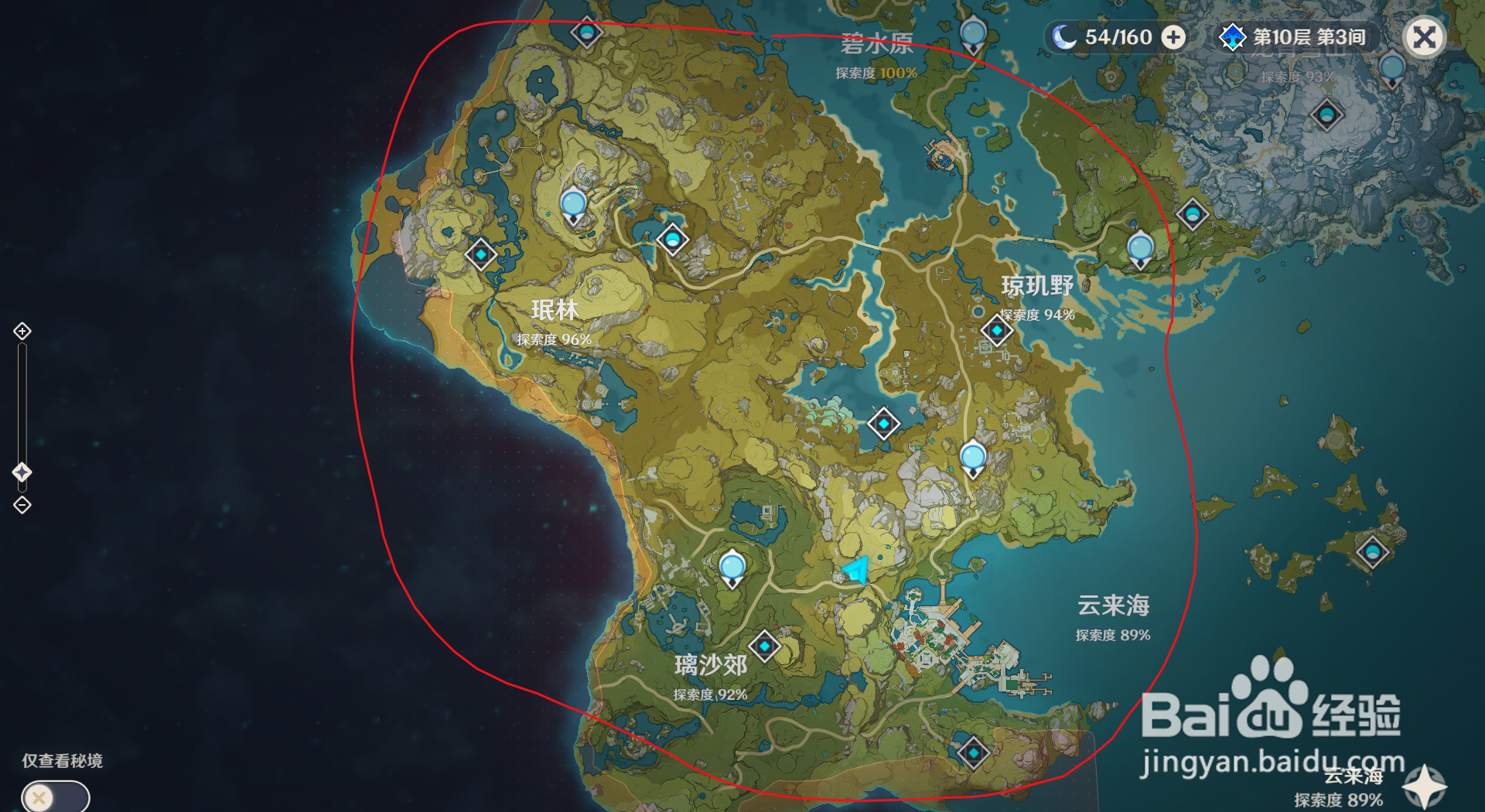This screenshot has width=1485, height=812.
Task: Click the plus to replenish Original Resin
Action: 1174,36
